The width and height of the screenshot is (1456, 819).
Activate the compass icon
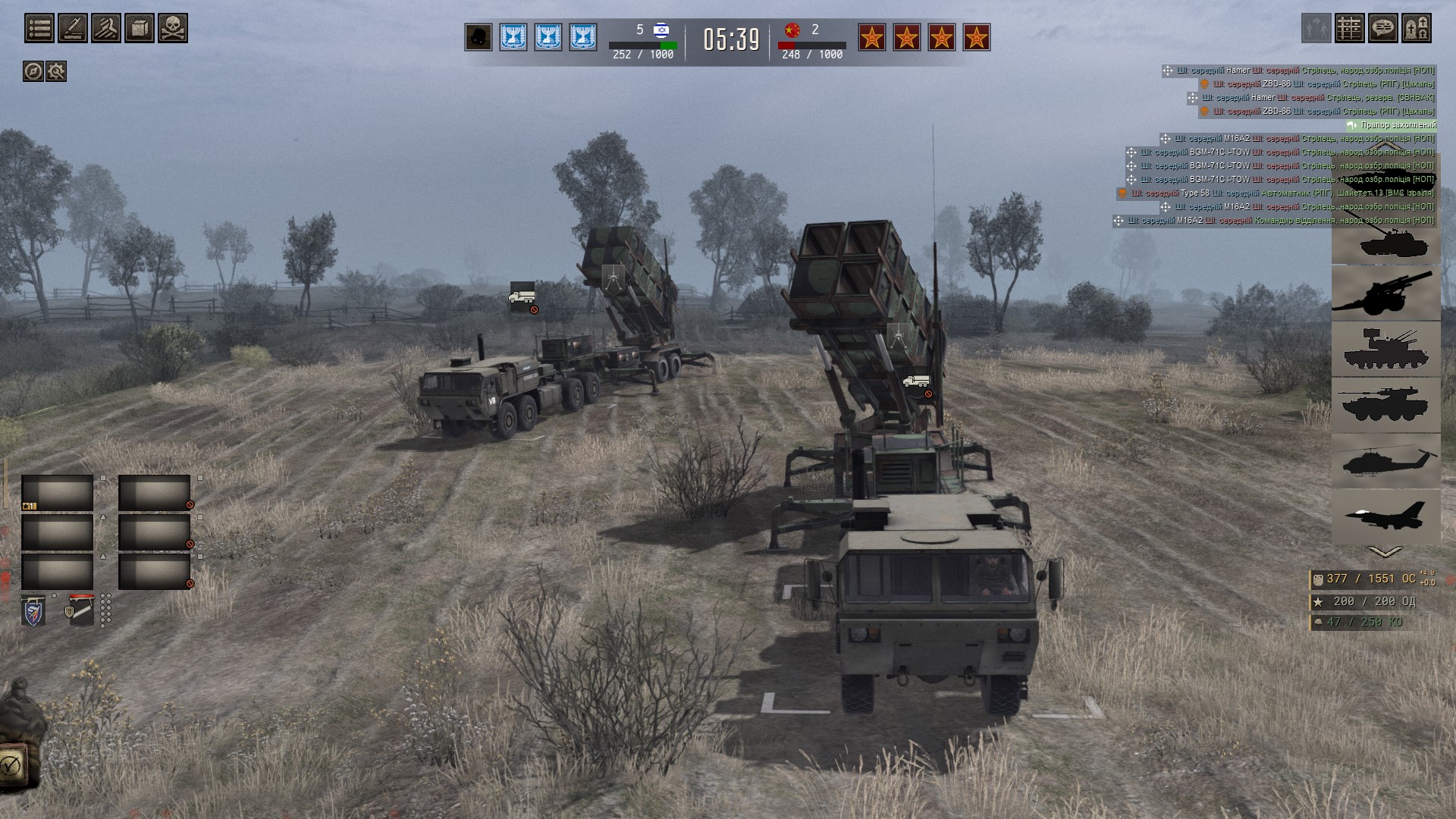pyautogui.click(x=33, y=71)
